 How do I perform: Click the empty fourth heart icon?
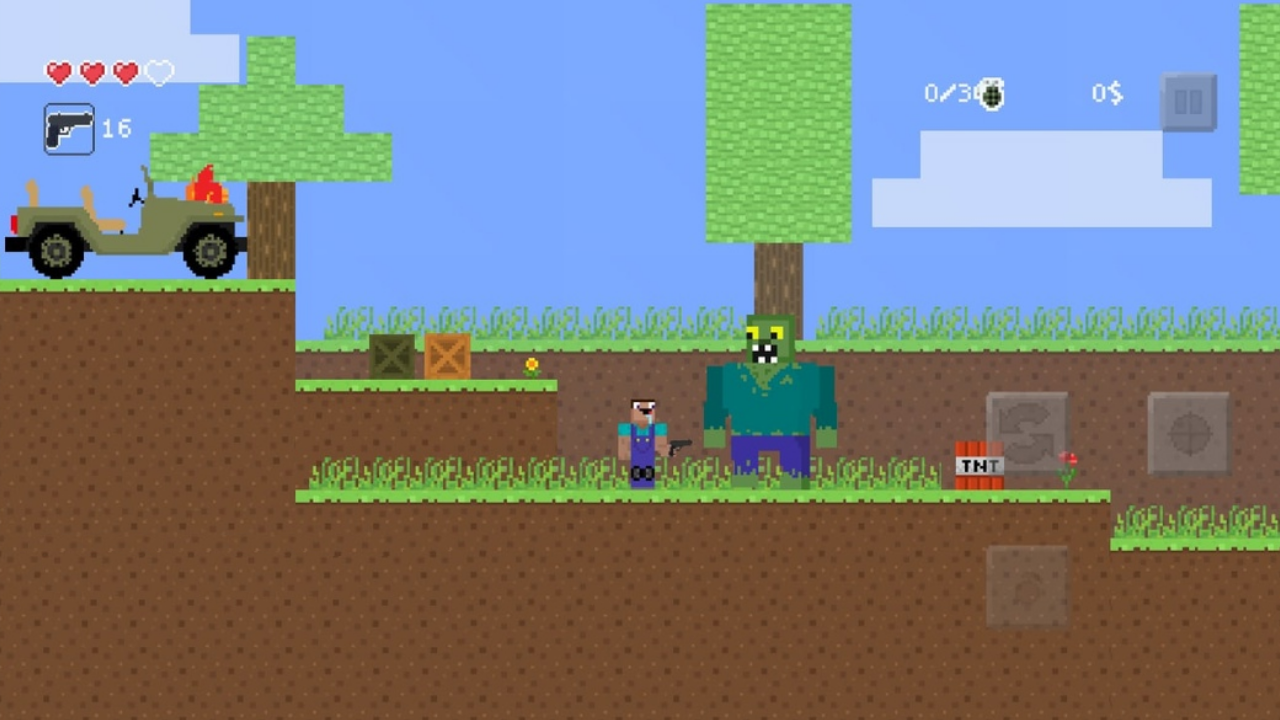(157, 73)
